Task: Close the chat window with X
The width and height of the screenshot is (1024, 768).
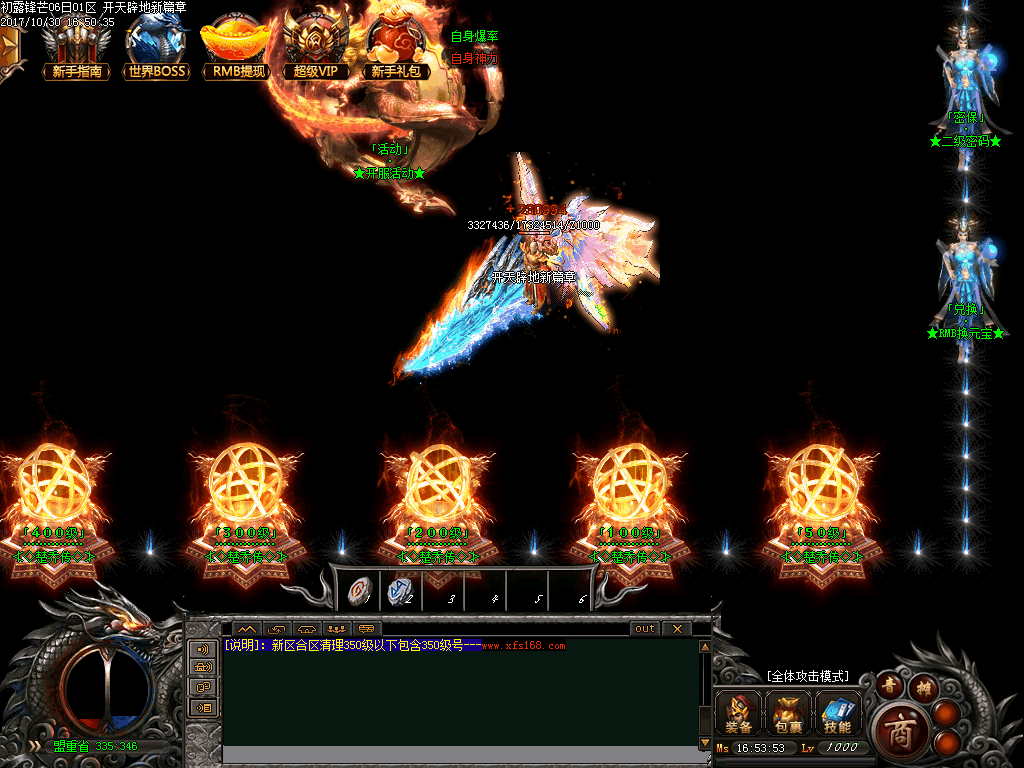Action: 677,629
